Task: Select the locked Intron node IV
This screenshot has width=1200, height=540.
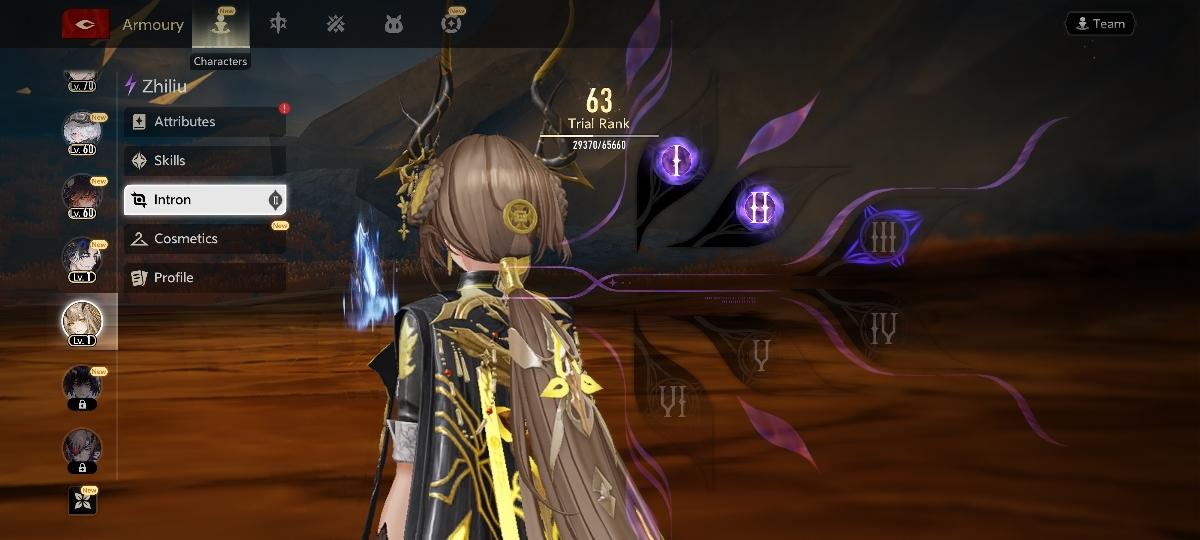Action: pos(883,327)
